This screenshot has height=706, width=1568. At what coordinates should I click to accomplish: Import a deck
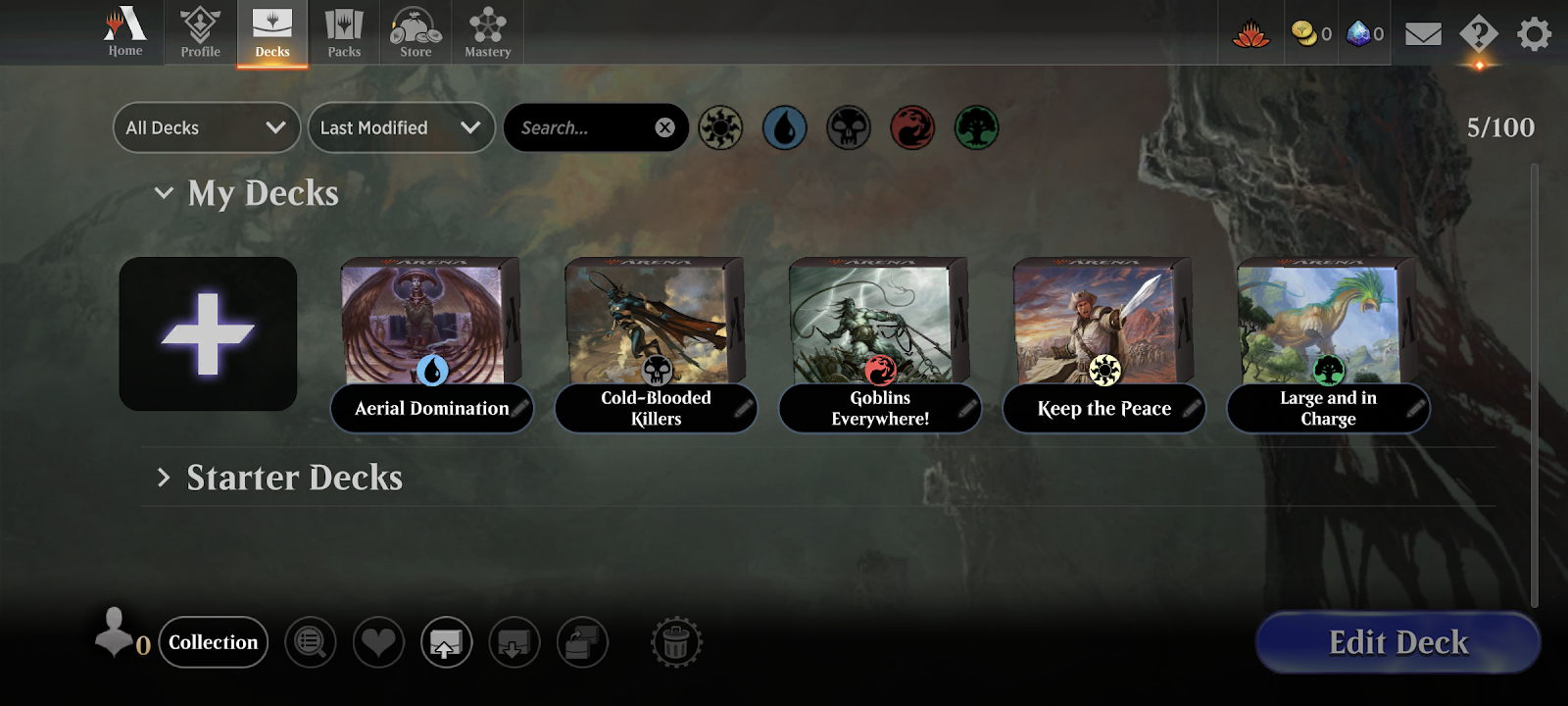(514, 642)
